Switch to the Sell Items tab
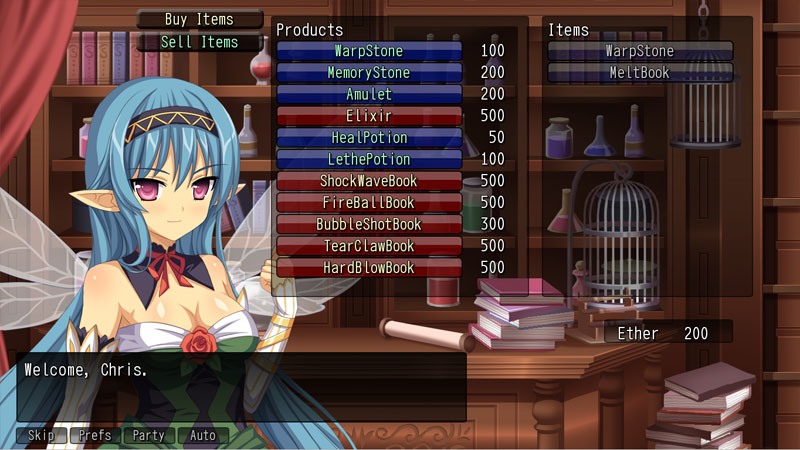Viewport: 800px width, 450px height. point(199,42)
